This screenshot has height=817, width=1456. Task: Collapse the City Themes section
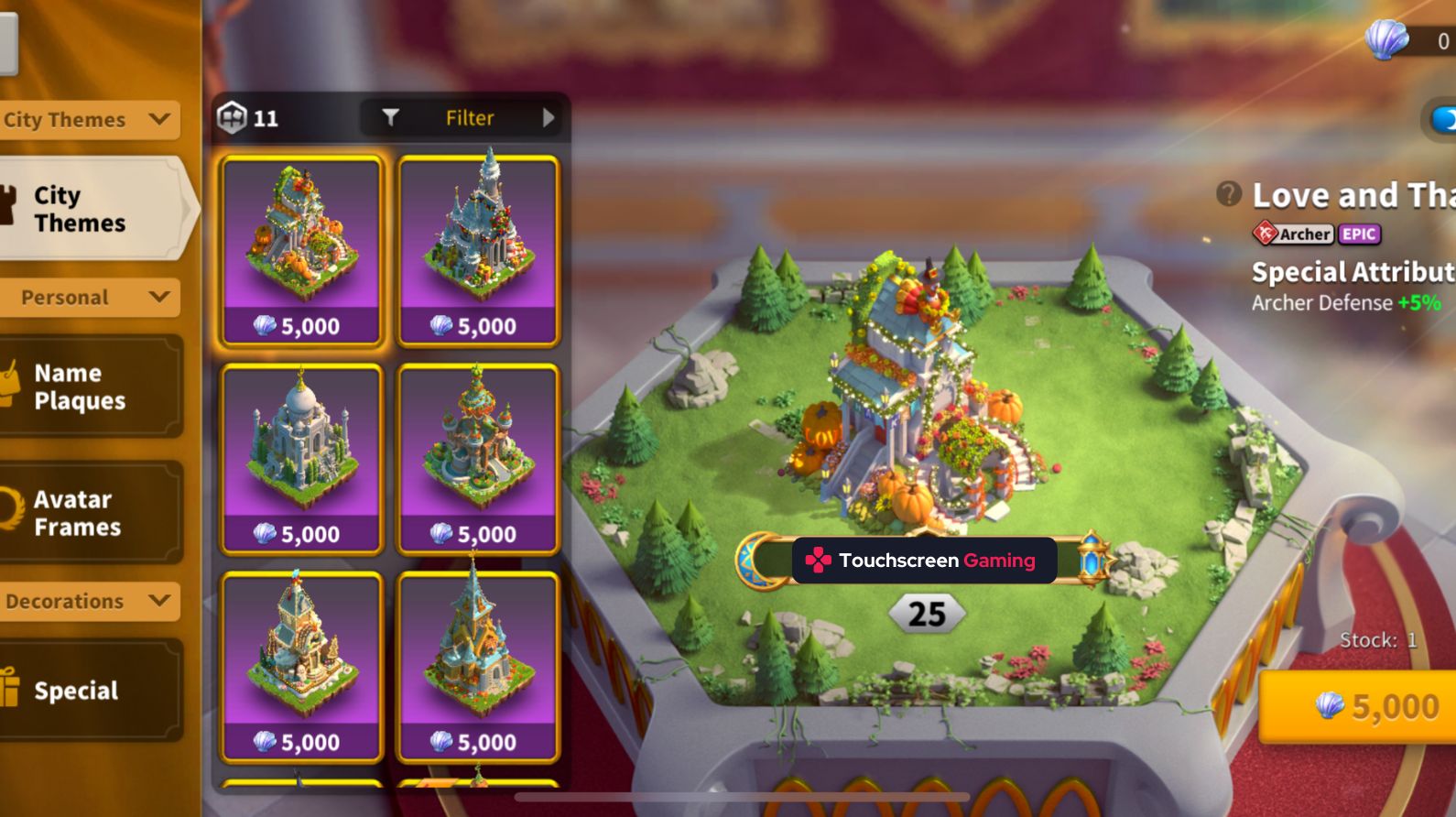[x=160, y=119]
